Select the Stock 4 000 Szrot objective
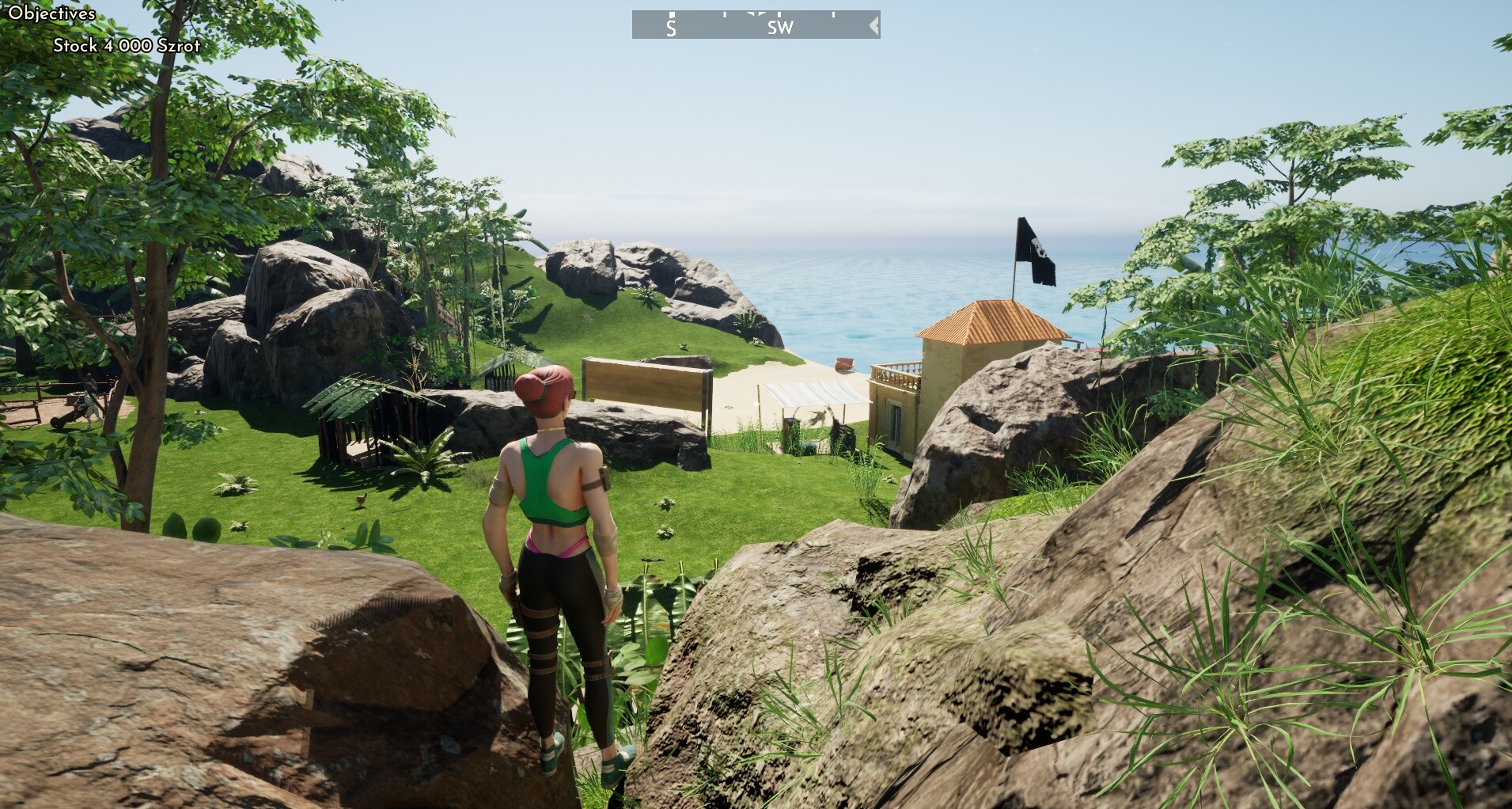The width and height of the screenshot is (1512, 809). tap(127, 46)
